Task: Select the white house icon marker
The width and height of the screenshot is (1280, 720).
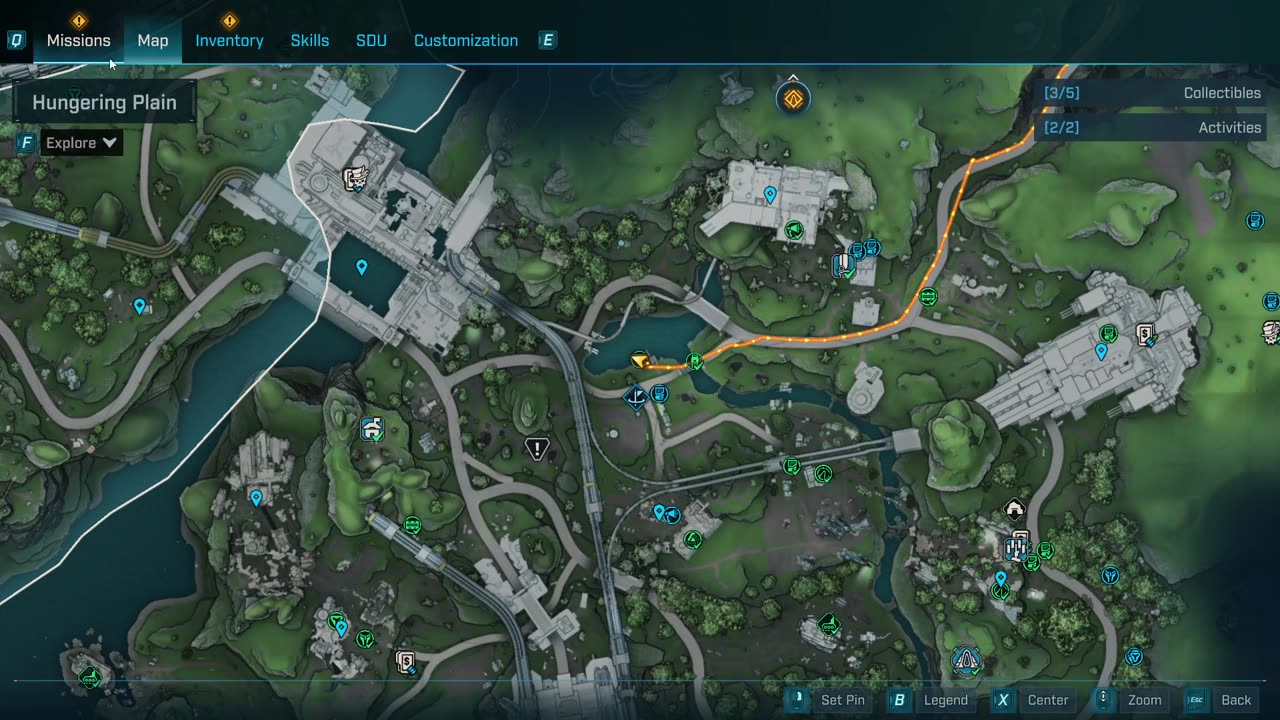Action: click(x=1014, y=509)
